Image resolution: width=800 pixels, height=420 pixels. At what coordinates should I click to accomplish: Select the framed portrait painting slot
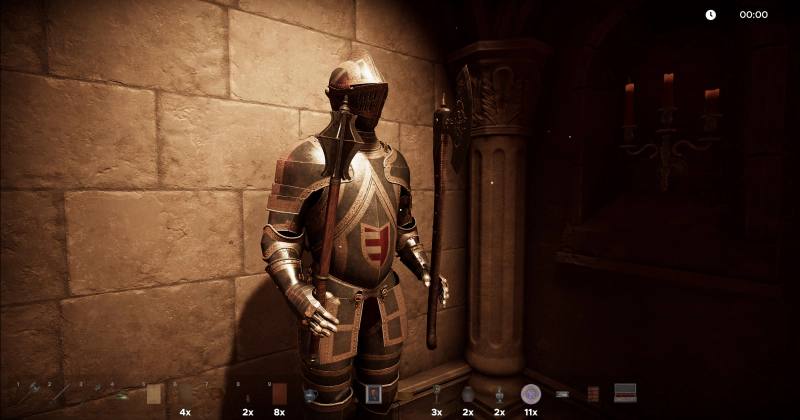click(x=373, y=394)
